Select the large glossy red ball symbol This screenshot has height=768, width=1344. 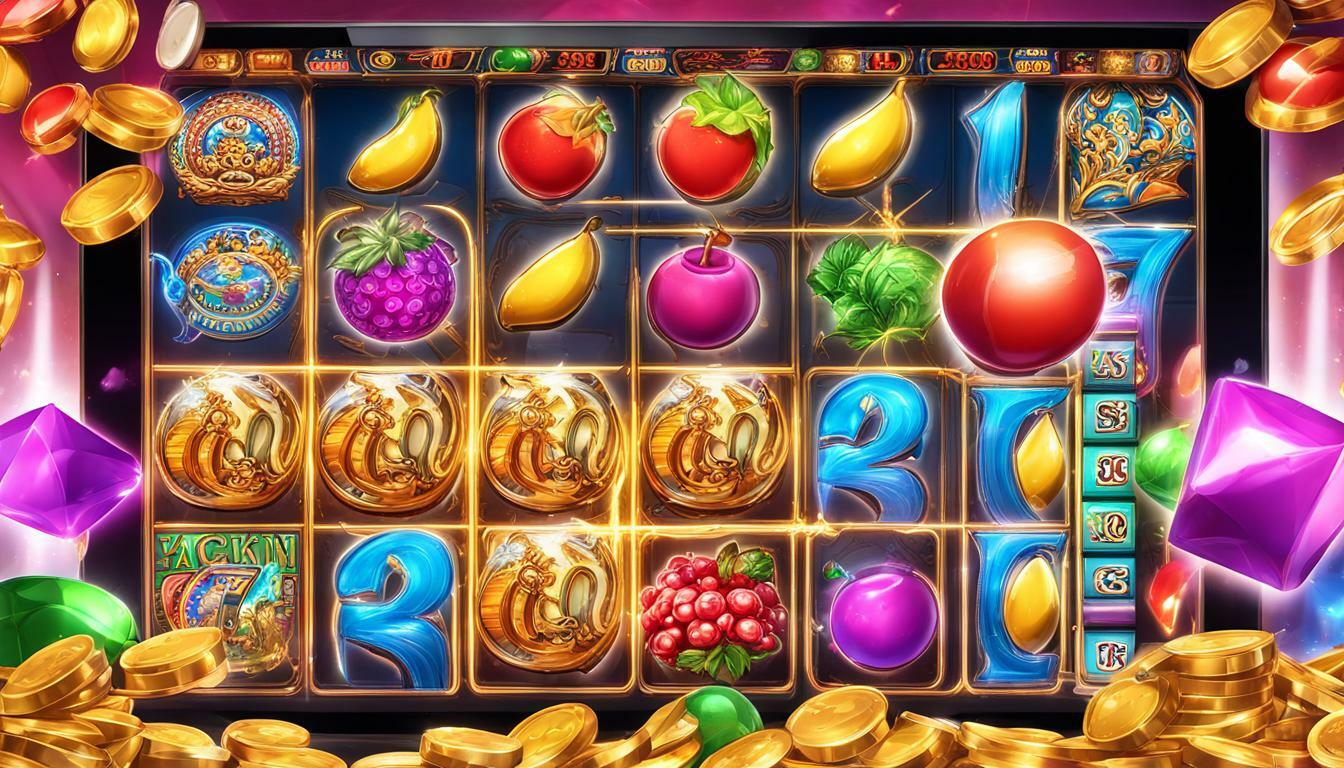pyautogui.click(x=1022, y=282)
